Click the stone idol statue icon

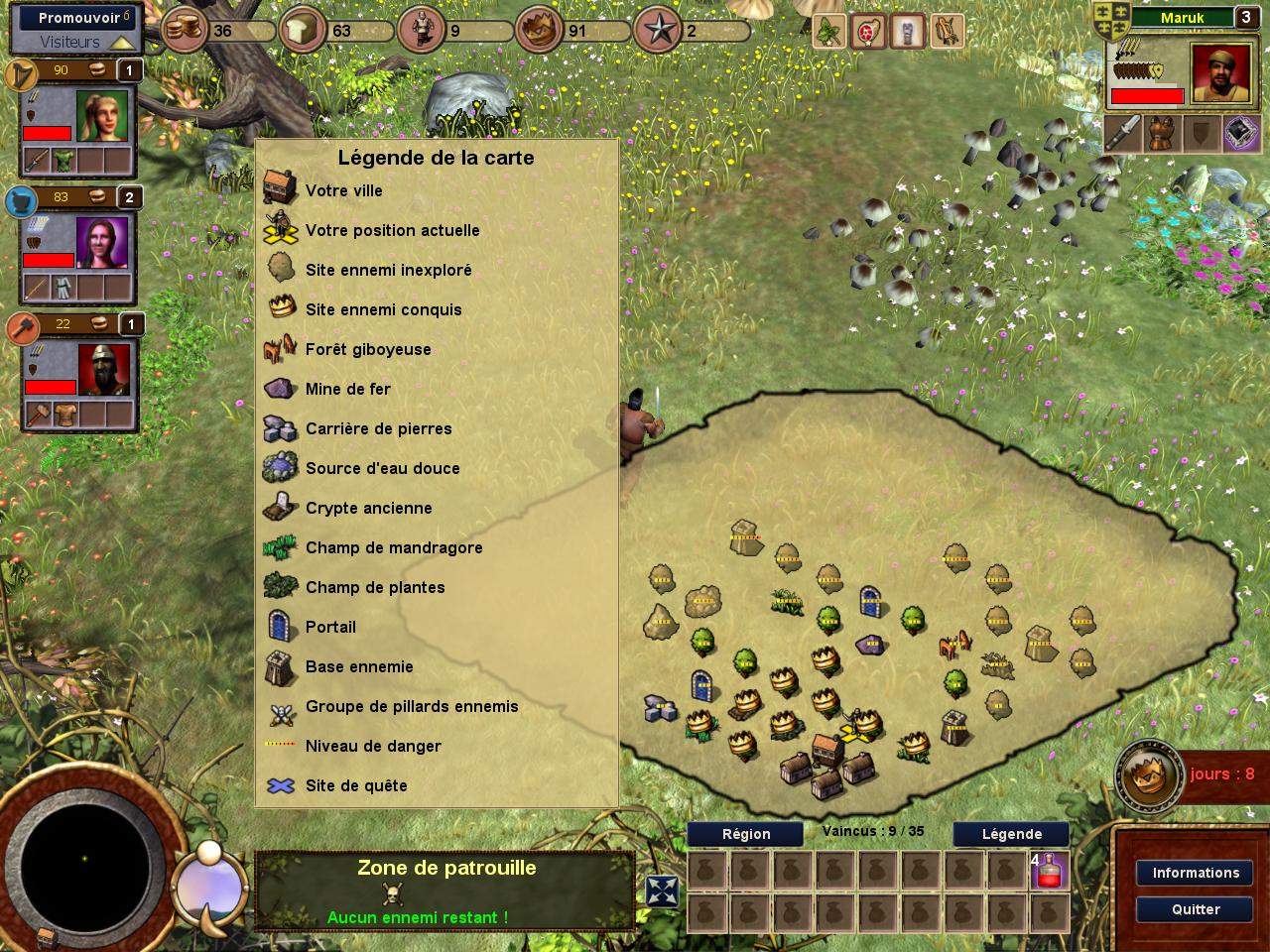907,32
